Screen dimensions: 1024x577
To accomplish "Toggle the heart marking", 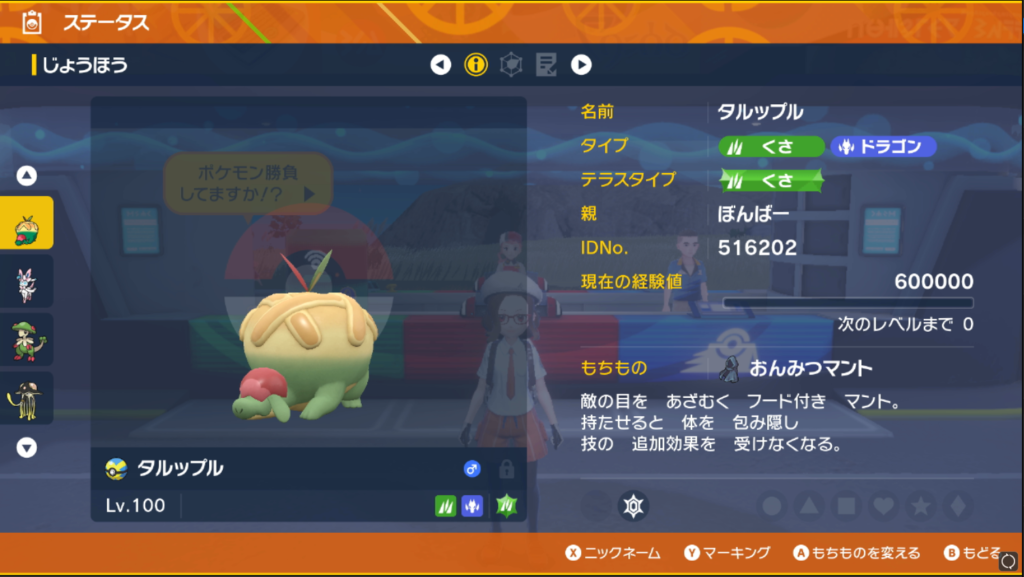I will click(883, 506).
